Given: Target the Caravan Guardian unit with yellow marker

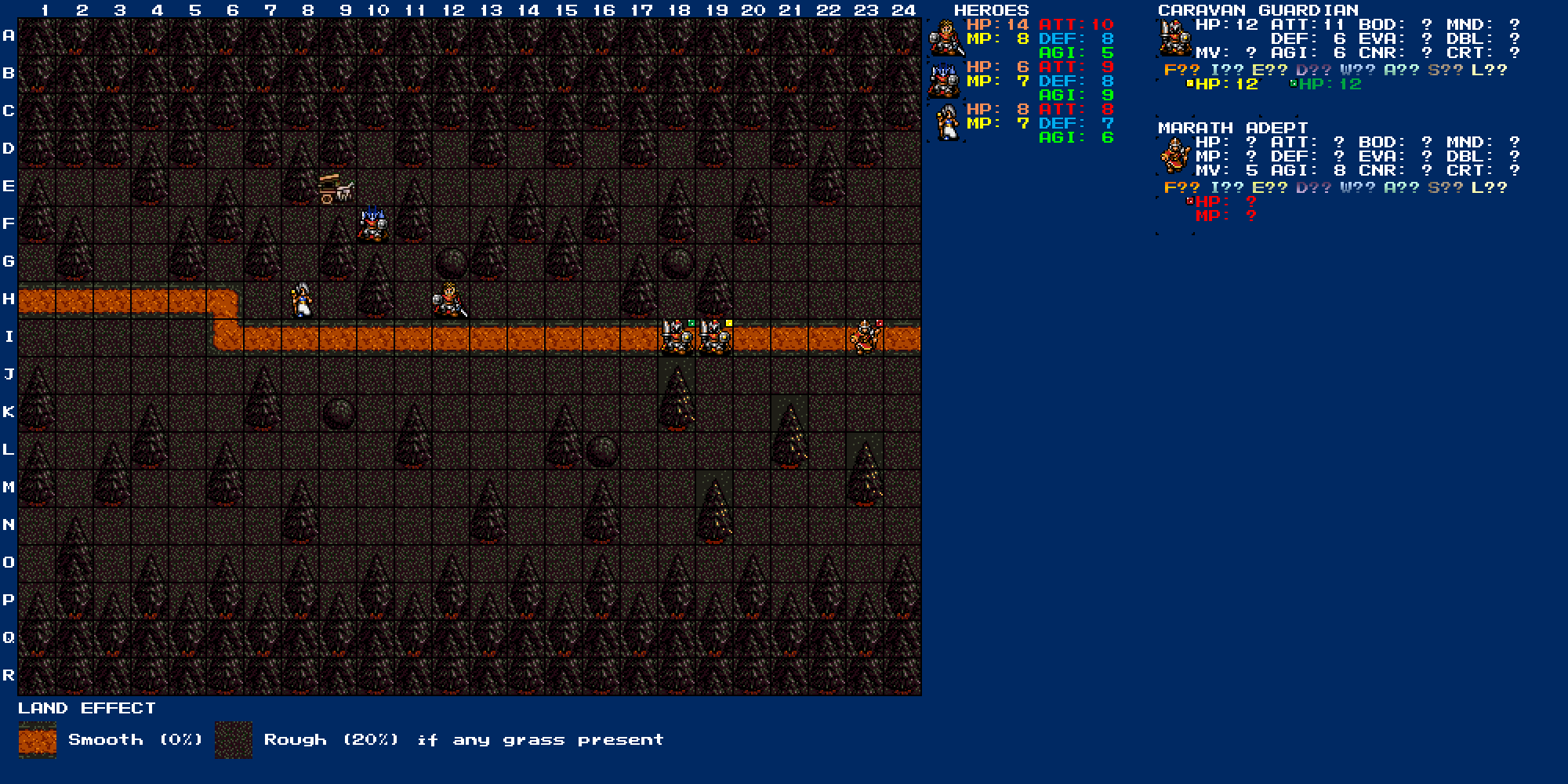Looking at the screenshot, I should tap(714, 338).
